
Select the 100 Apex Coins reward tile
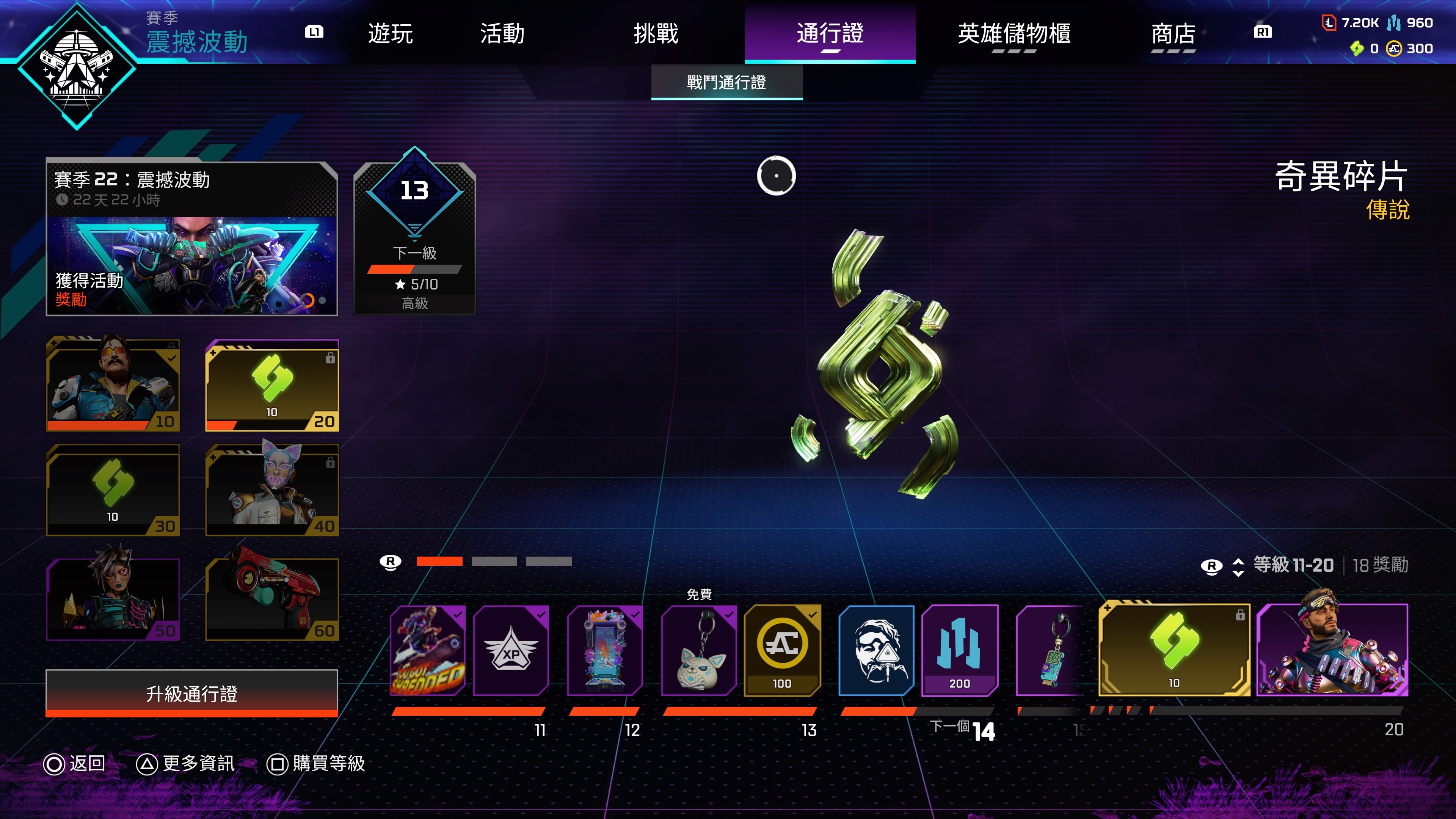coord(782,651)
